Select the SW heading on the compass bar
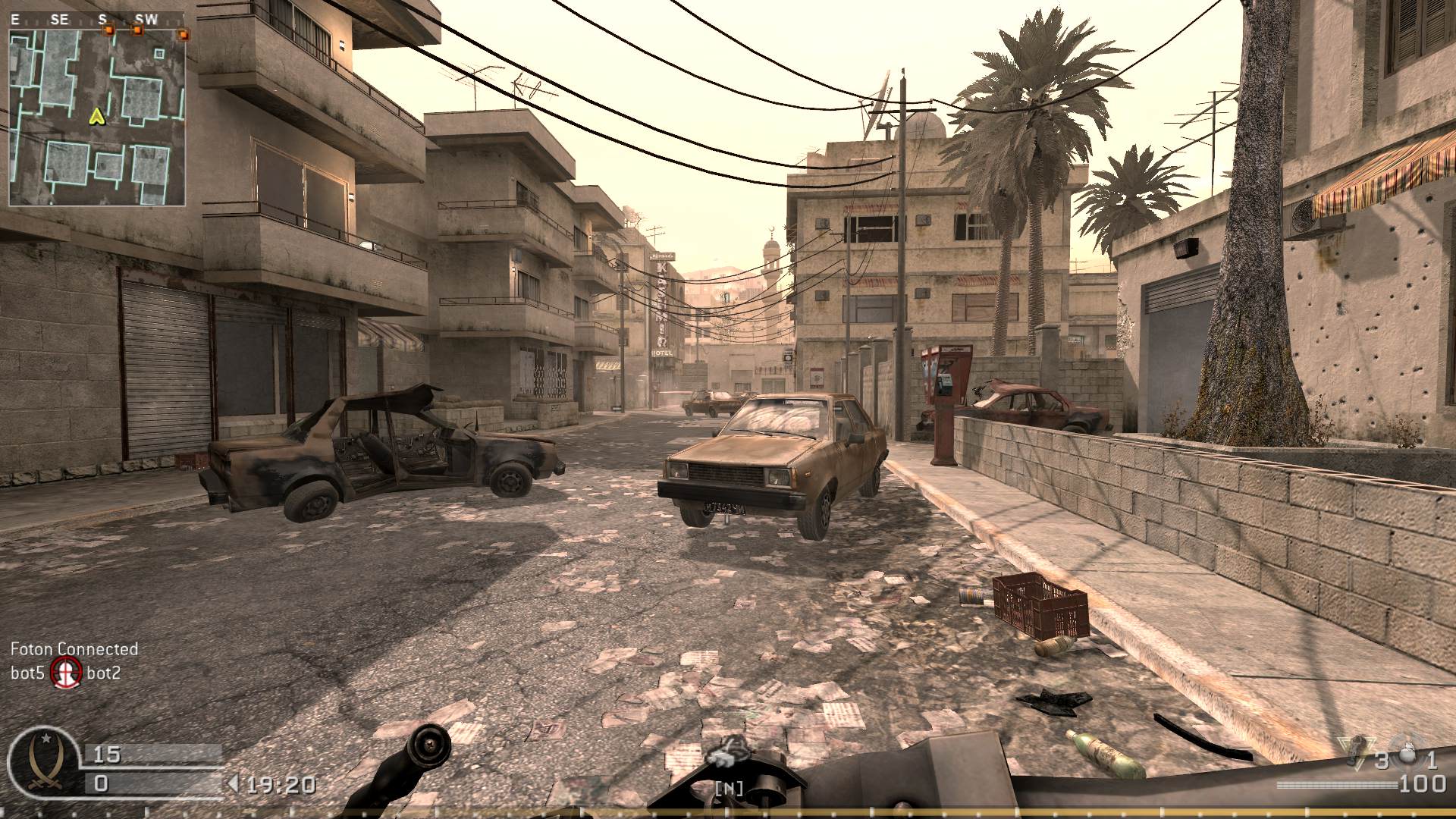Screen dimensions: 1456x819 pos(146,19)
